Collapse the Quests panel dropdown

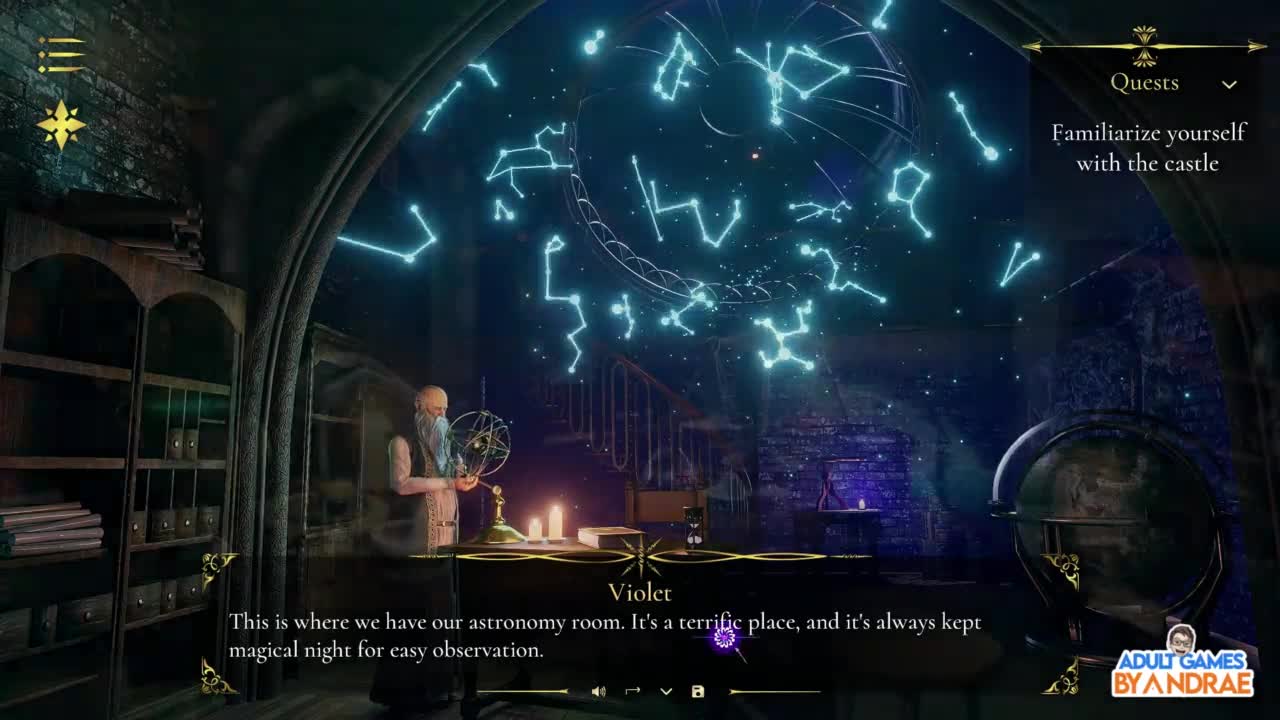tap(1229, 84)
